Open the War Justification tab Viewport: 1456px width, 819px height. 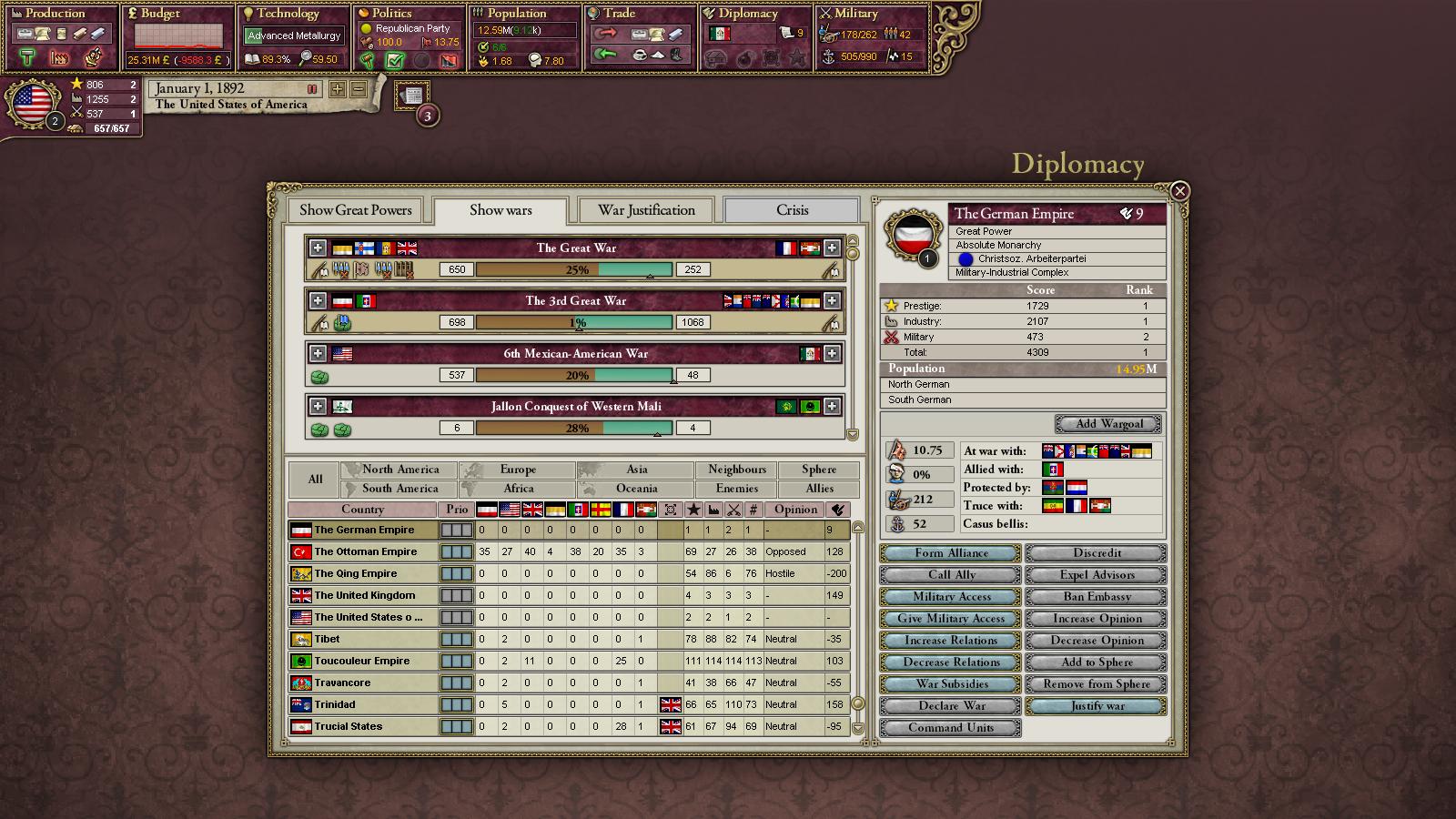click(x=646, y=210)
